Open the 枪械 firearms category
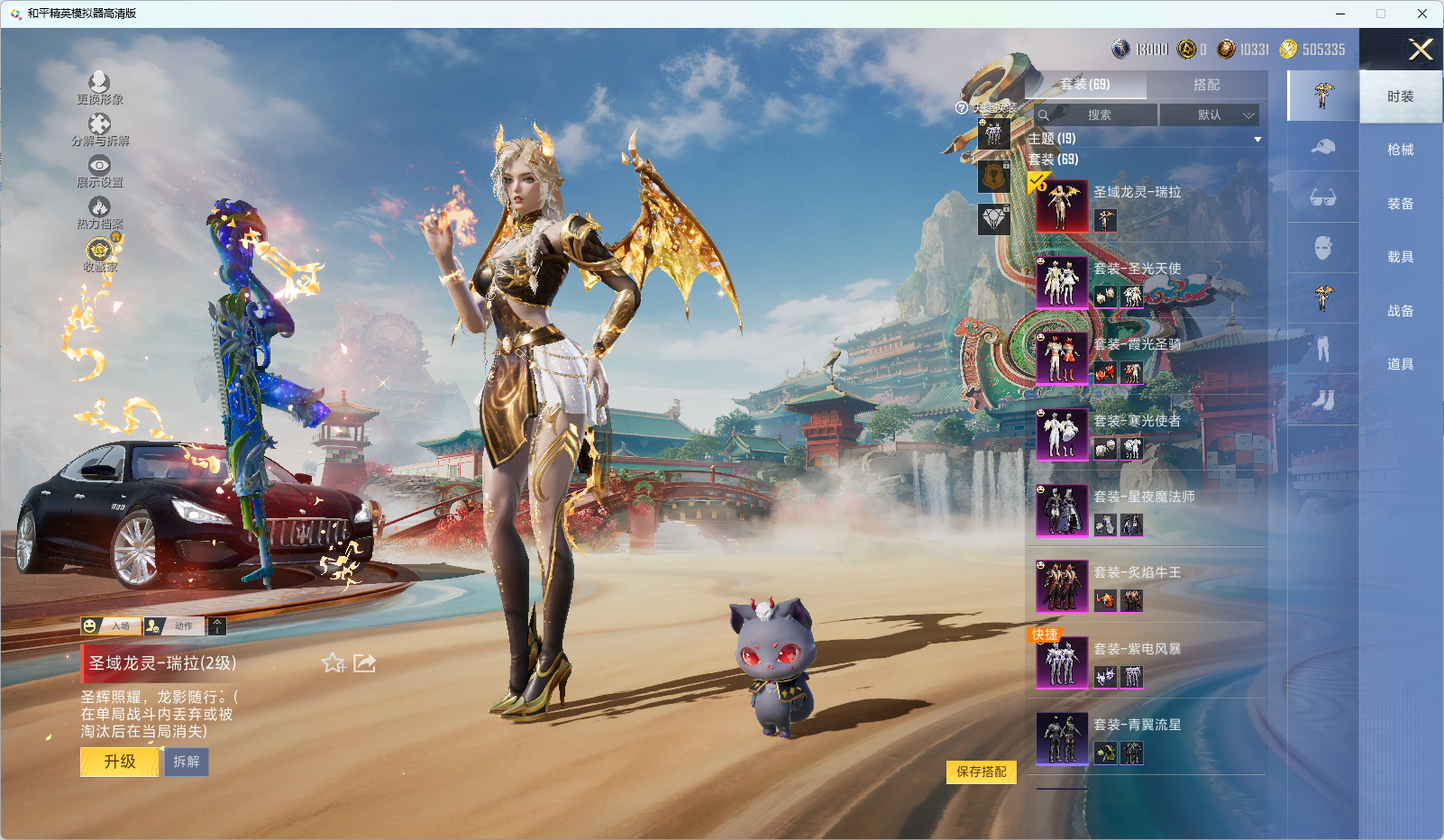Image resolution: width=1444 pixels, height=840 pixels. pyautogui.click(x=1400, y=150)
